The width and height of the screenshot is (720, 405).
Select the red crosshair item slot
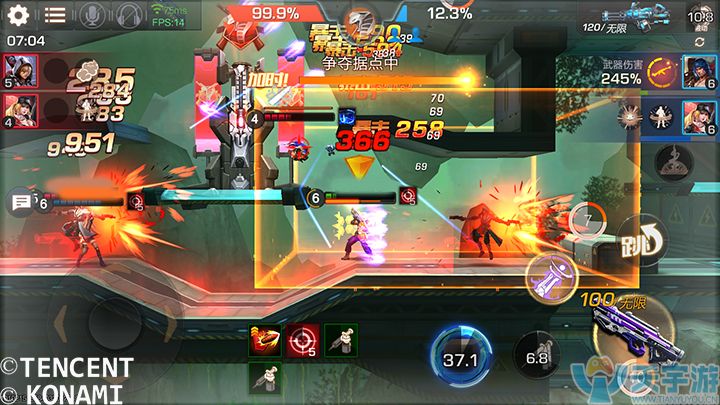[x=301, y=342]
